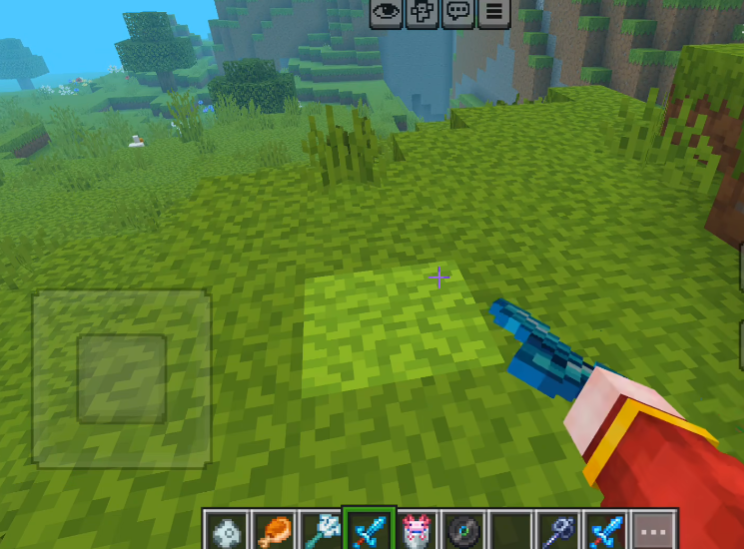Open the emote menu figure button
Viewport: 744px width, 549px height.
coord(422,13)
